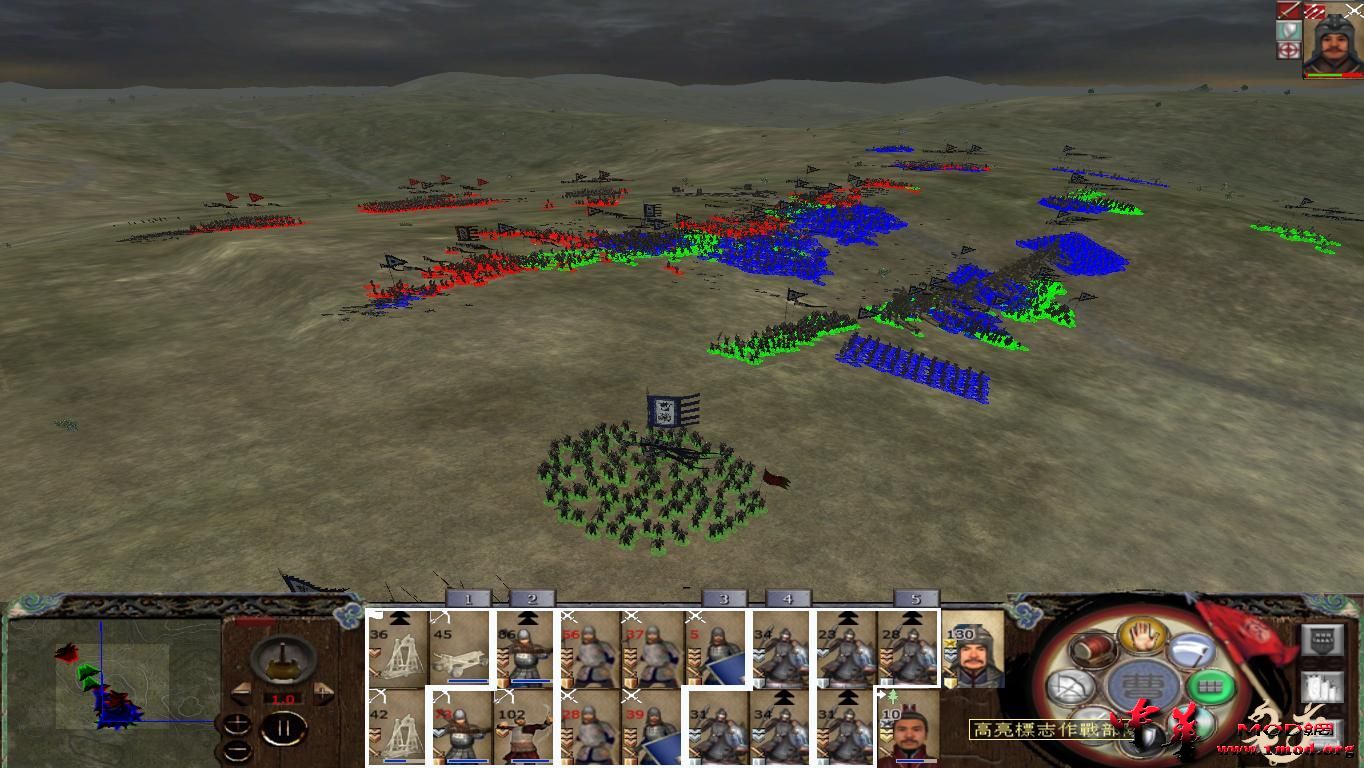
Task: Increase battle speed with the right arrow
Action: pos(323,692)
